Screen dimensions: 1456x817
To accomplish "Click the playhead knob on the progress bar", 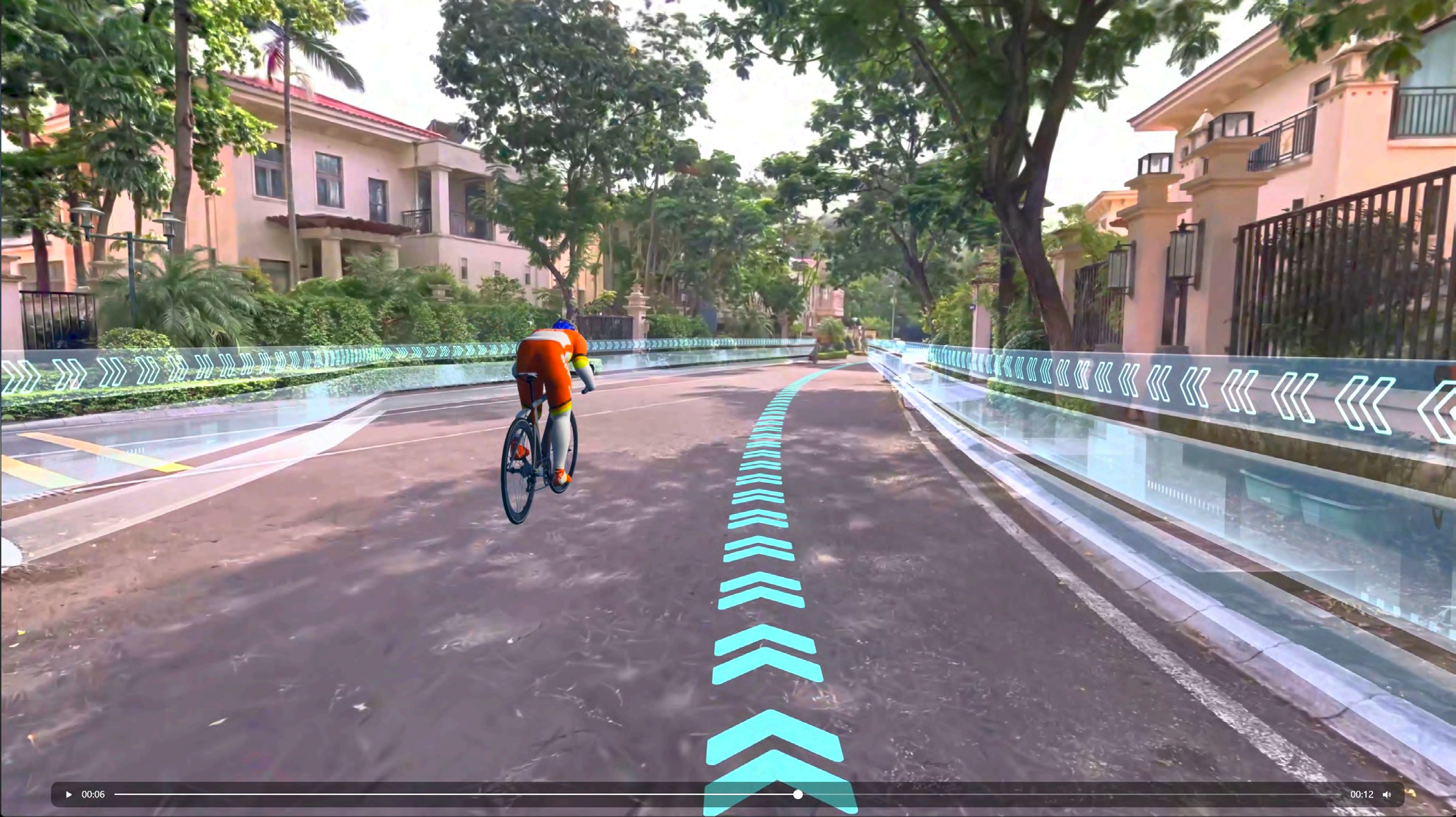I will tap(797, 794).
